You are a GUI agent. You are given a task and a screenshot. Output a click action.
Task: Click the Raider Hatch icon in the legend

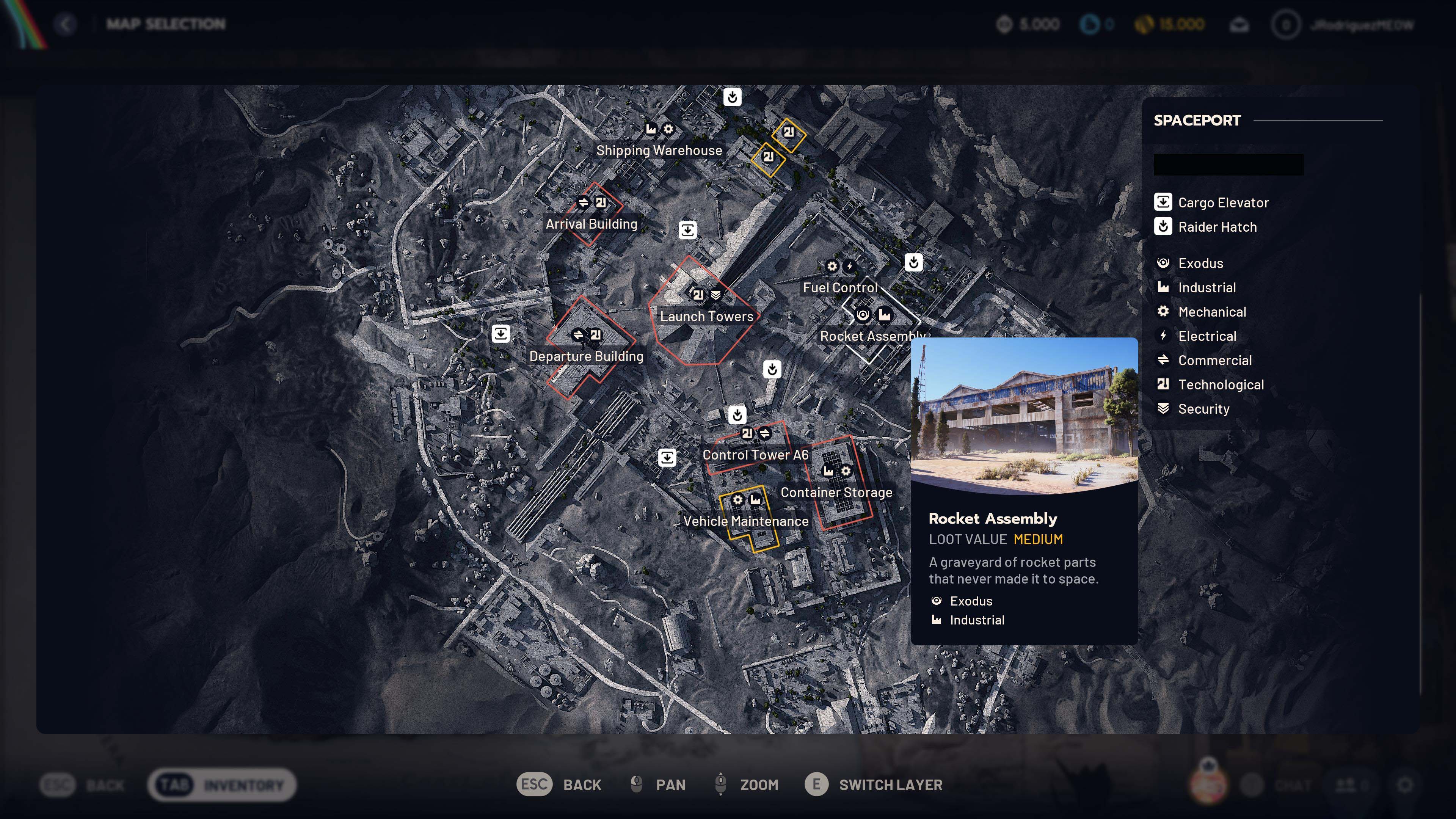coord(1163,227)
